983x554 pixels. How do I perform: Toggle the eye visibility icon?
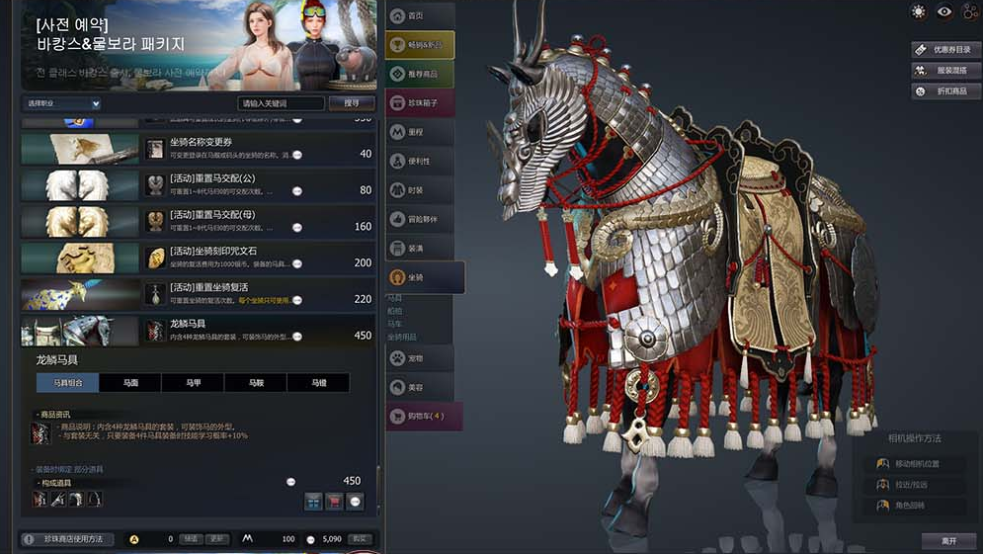(x=944, y=12)
